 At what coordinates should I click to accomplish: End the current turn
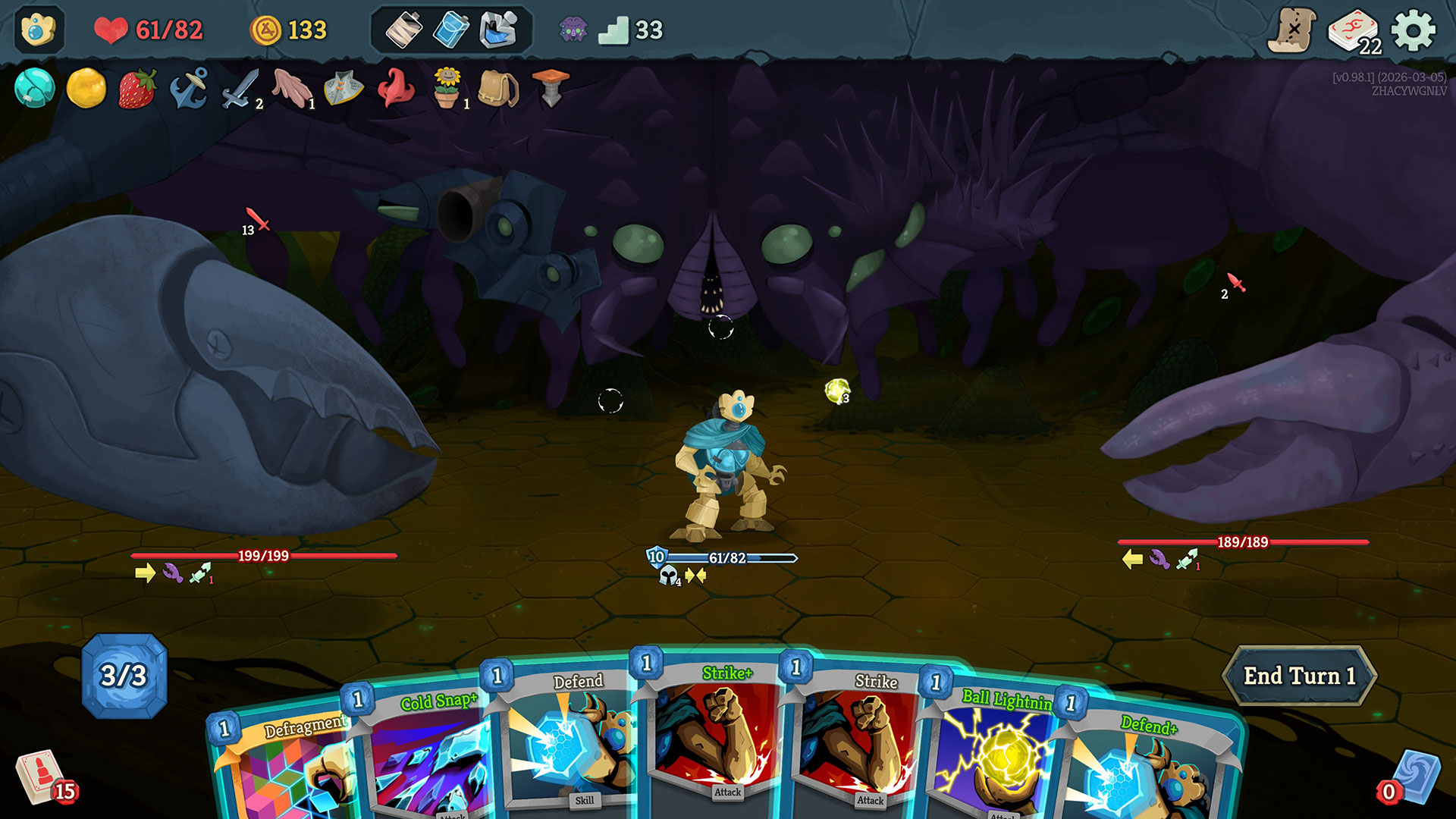[1299, 676]
